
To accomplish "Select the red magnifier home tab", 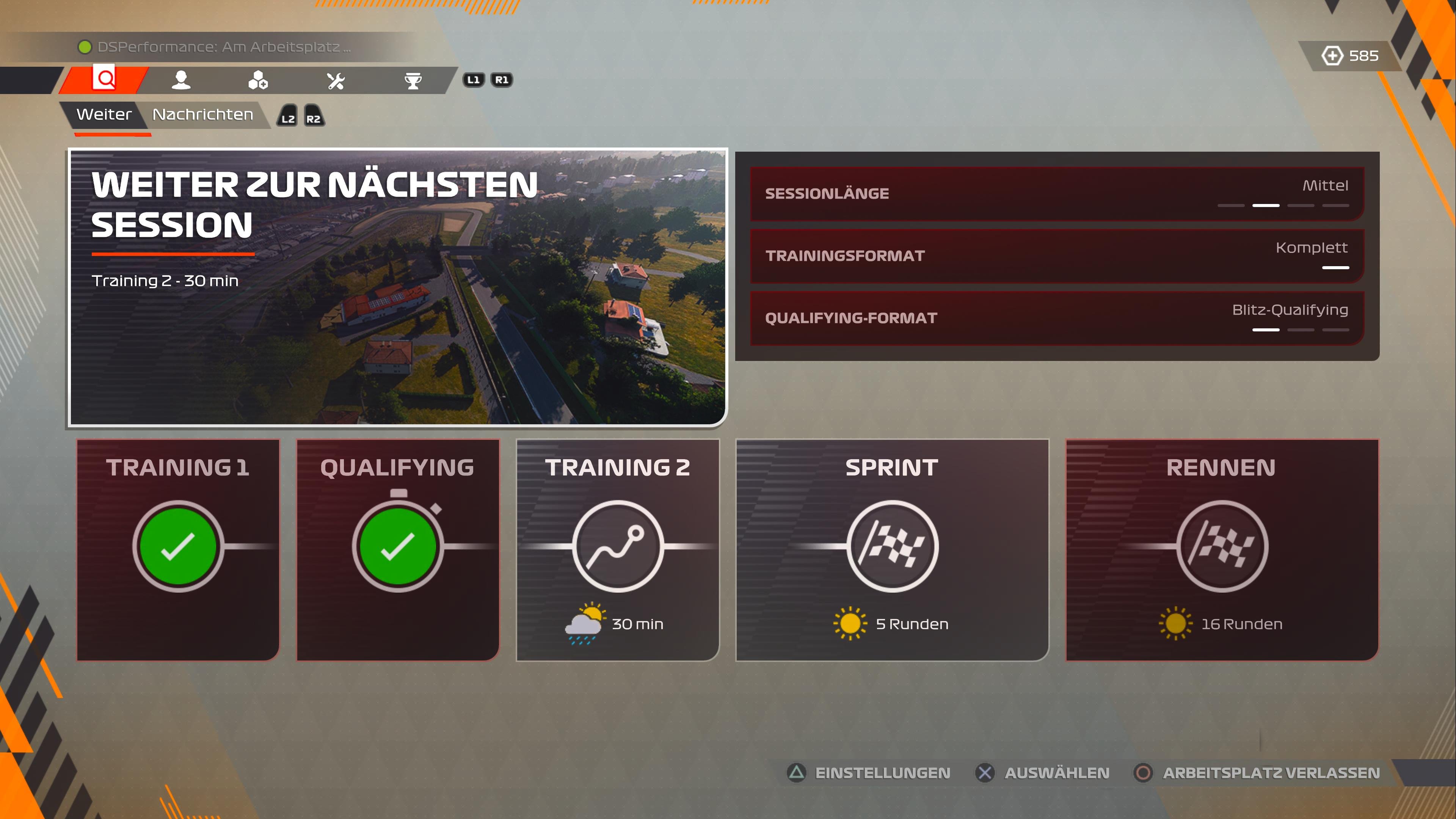I will pos(105,79).
